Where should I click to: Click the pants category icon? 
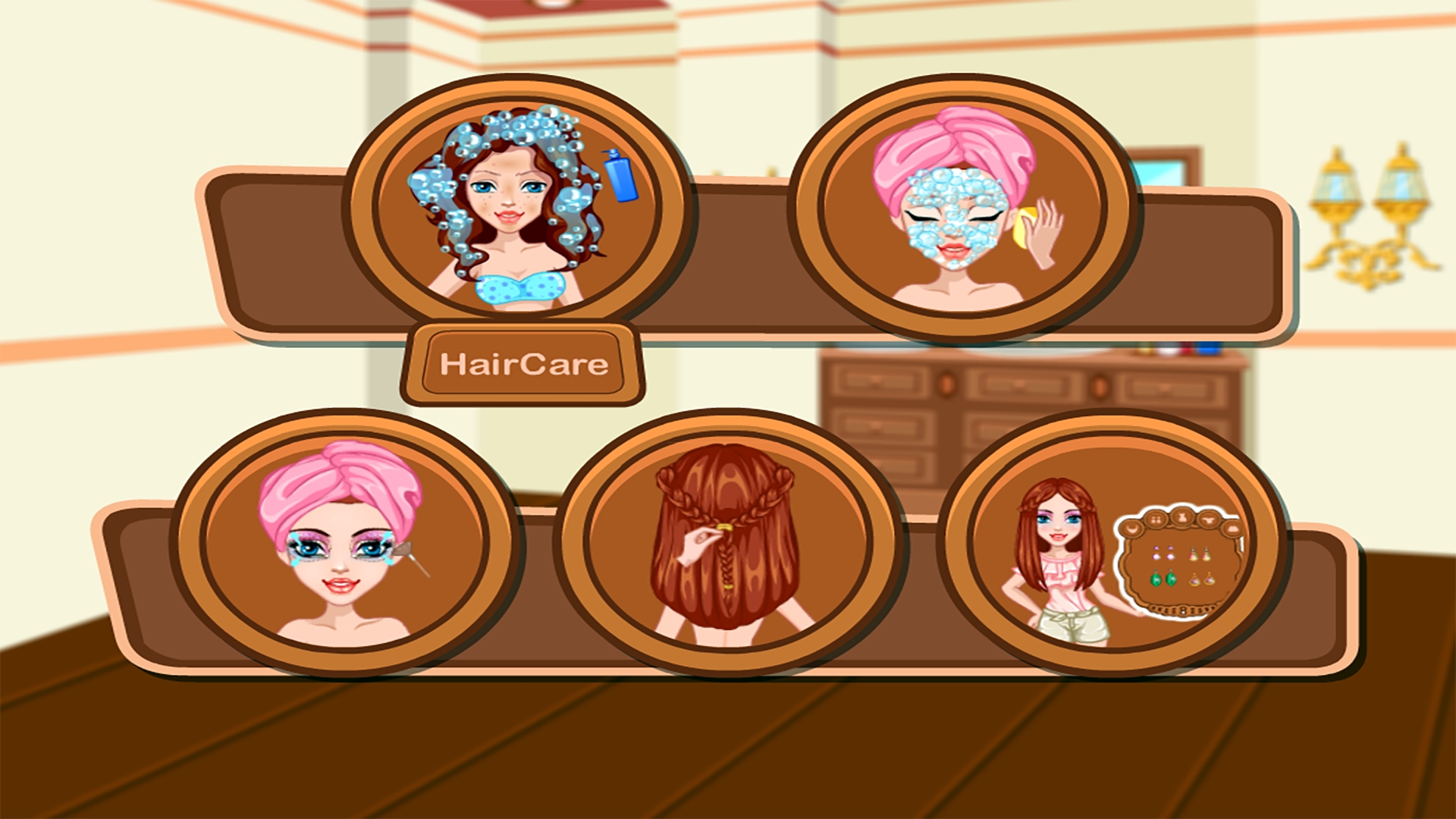tap(1232, 529)
